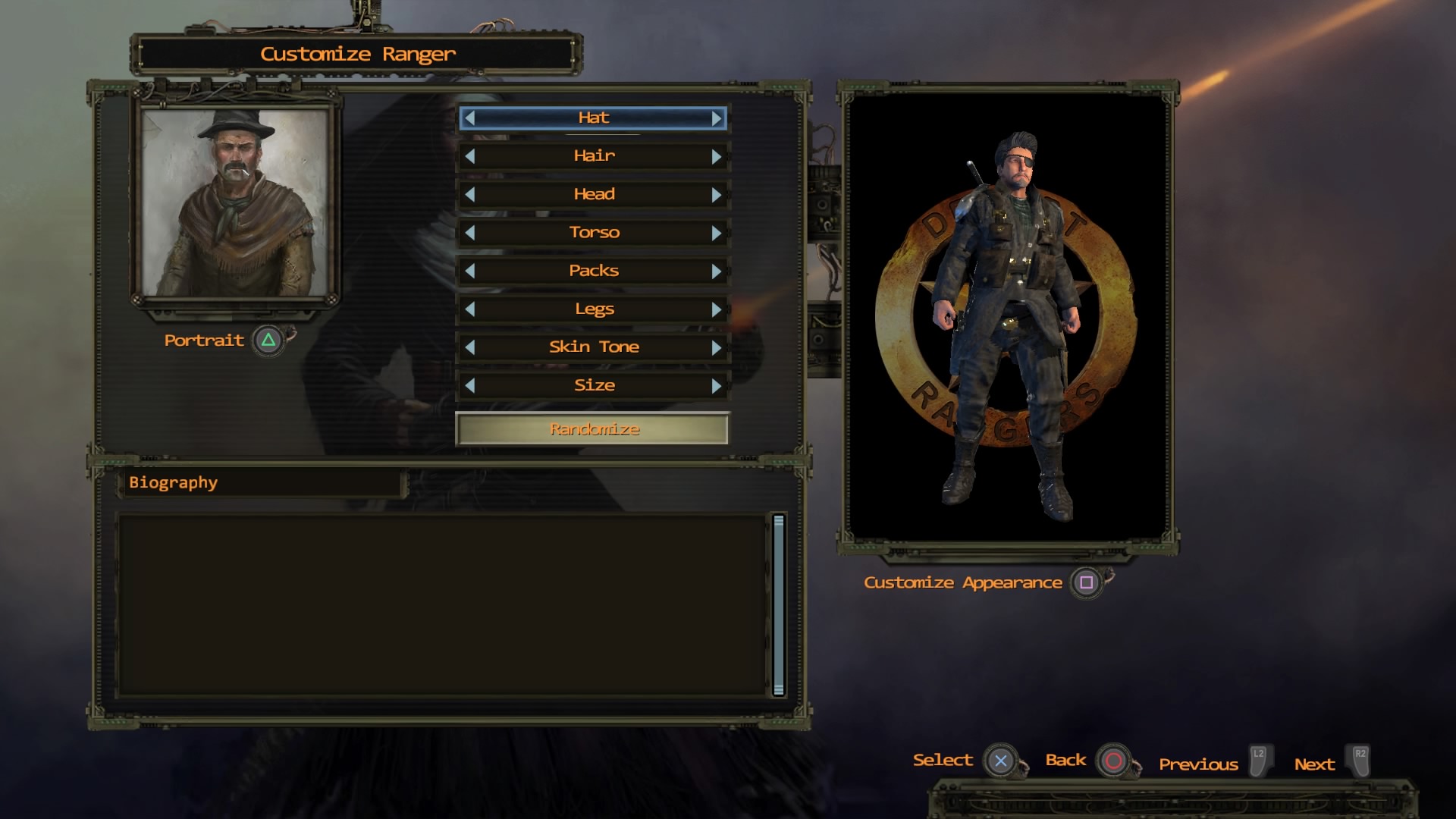This screenshot has height=819, width=1456.
Task: Pick the Torso row label
Action: (x=594, y=233)
